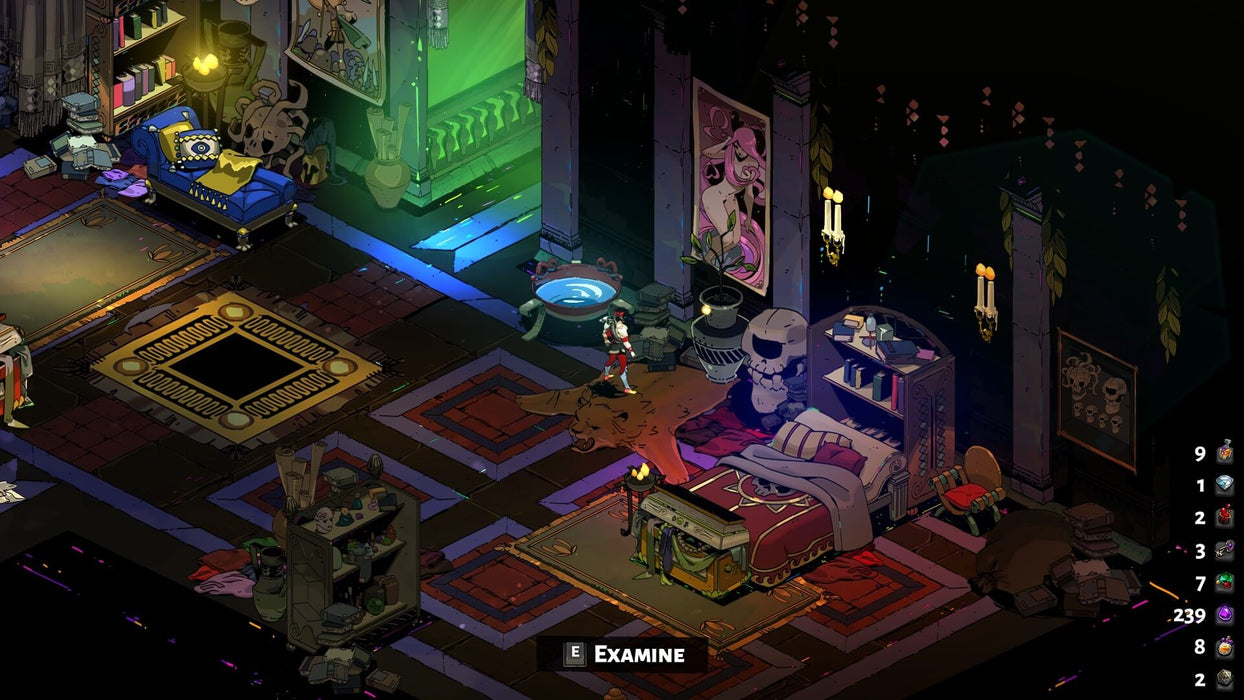Select the Diamond resource icon
The image size is (1244, 700).
[1224, 485]
